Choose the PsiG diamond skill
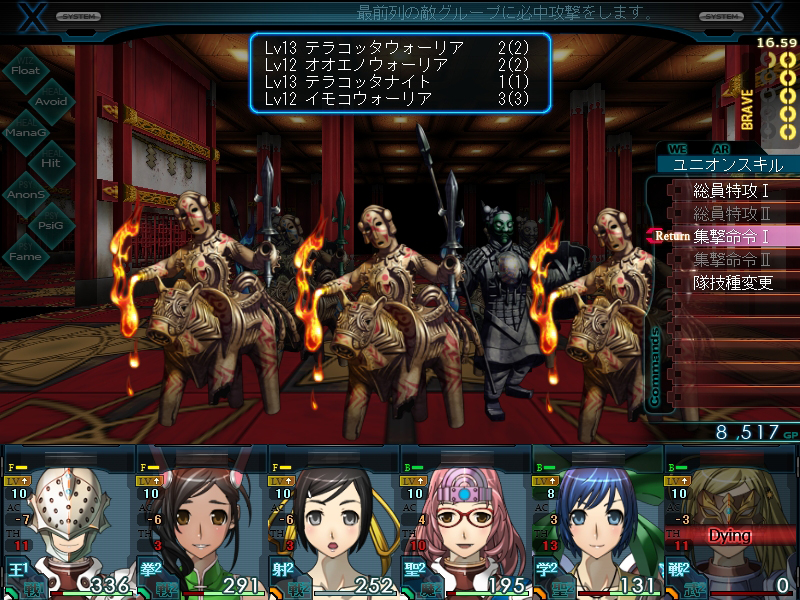 [50, 225]
